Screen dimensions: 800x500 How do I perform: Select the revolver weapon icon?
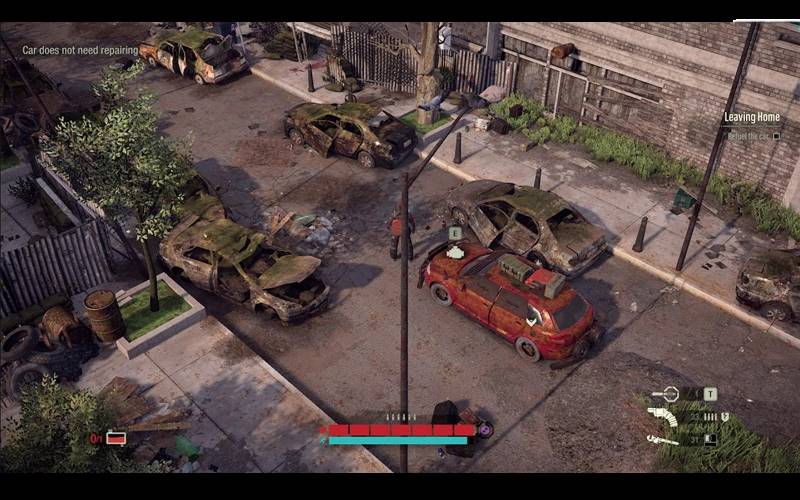[662, 416]
